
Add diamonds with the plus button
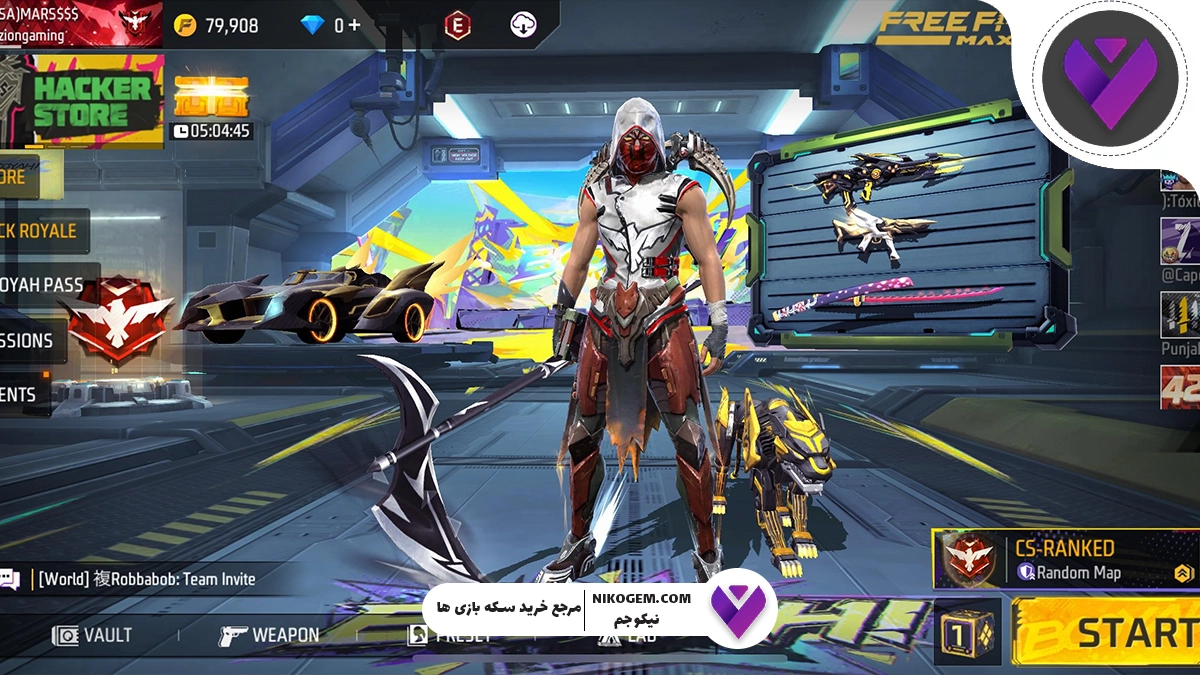coord(354,26)
